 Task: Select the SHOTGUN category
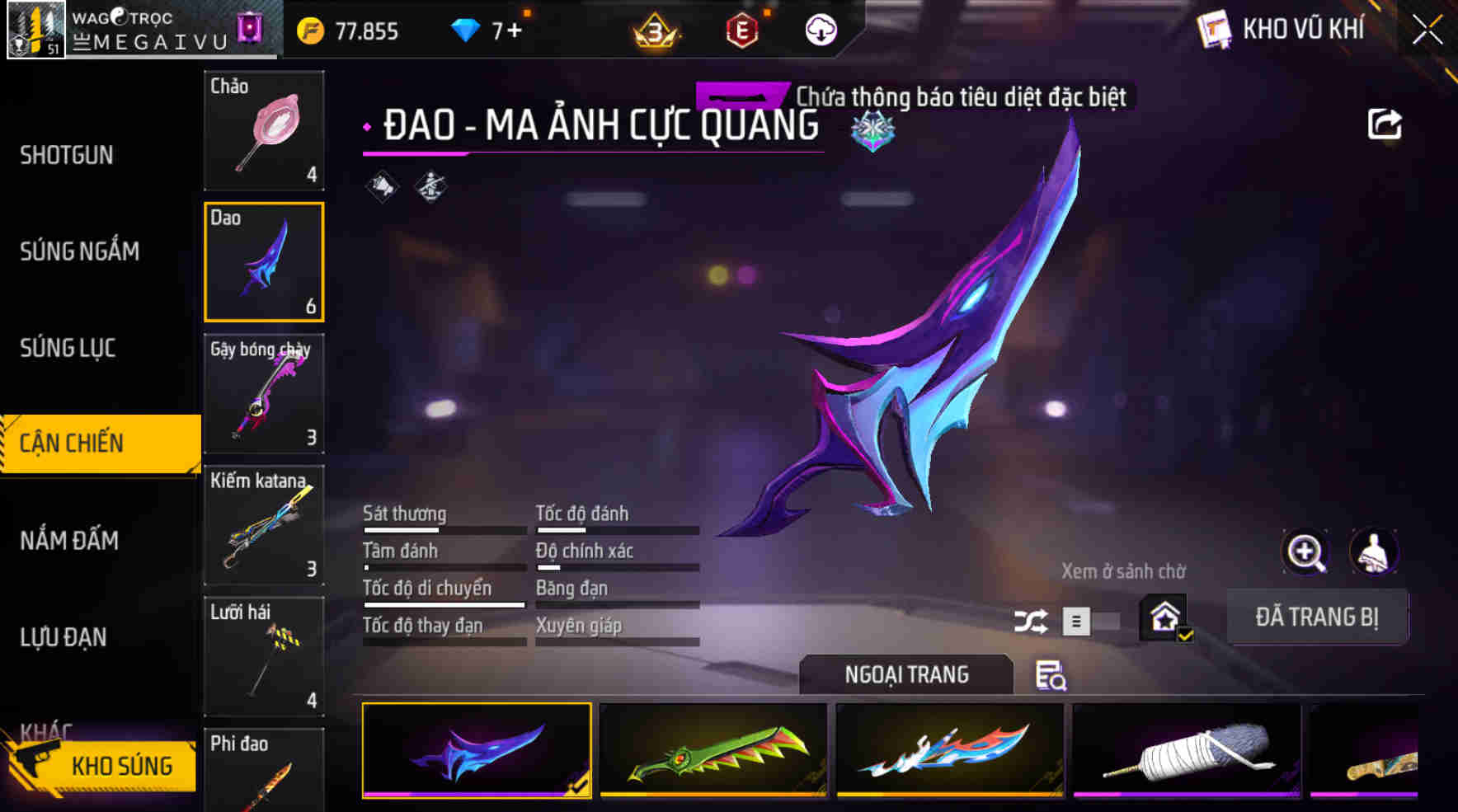[x=68, y=155]
